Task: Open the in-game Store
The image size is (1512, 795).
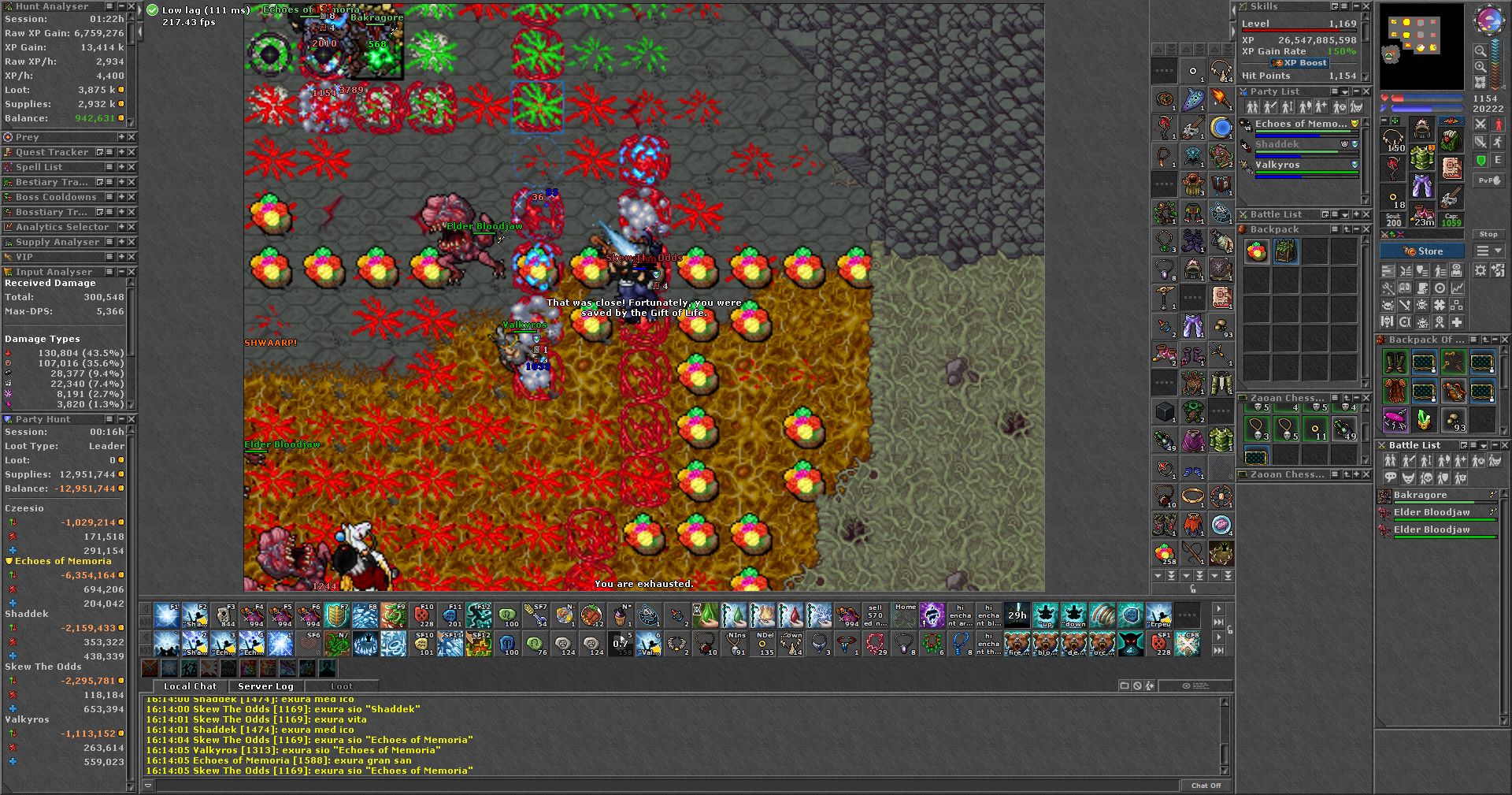Action: 1422,251
